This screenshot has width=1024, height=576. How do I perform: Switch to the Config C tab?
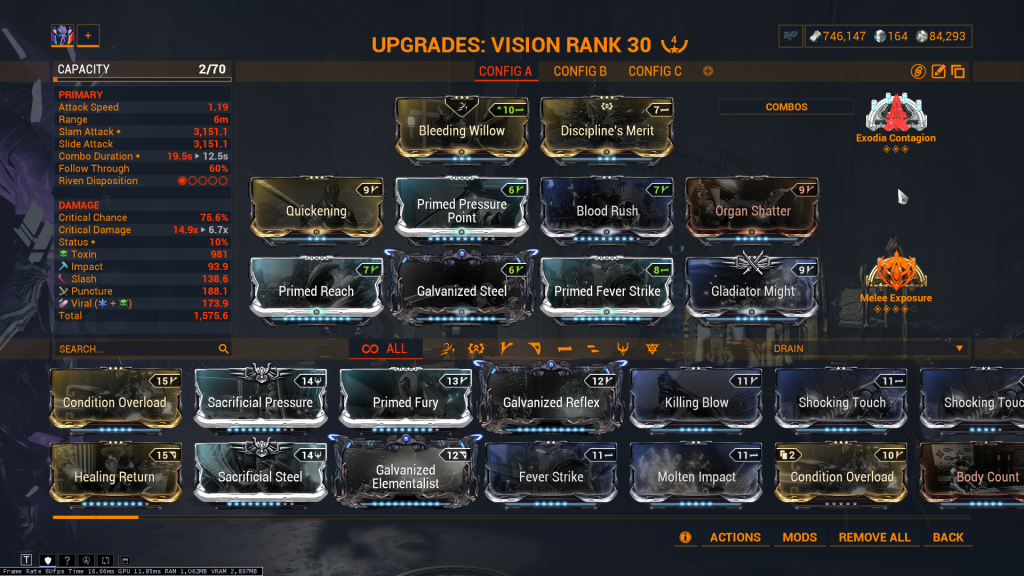click(x=655, y=71)
